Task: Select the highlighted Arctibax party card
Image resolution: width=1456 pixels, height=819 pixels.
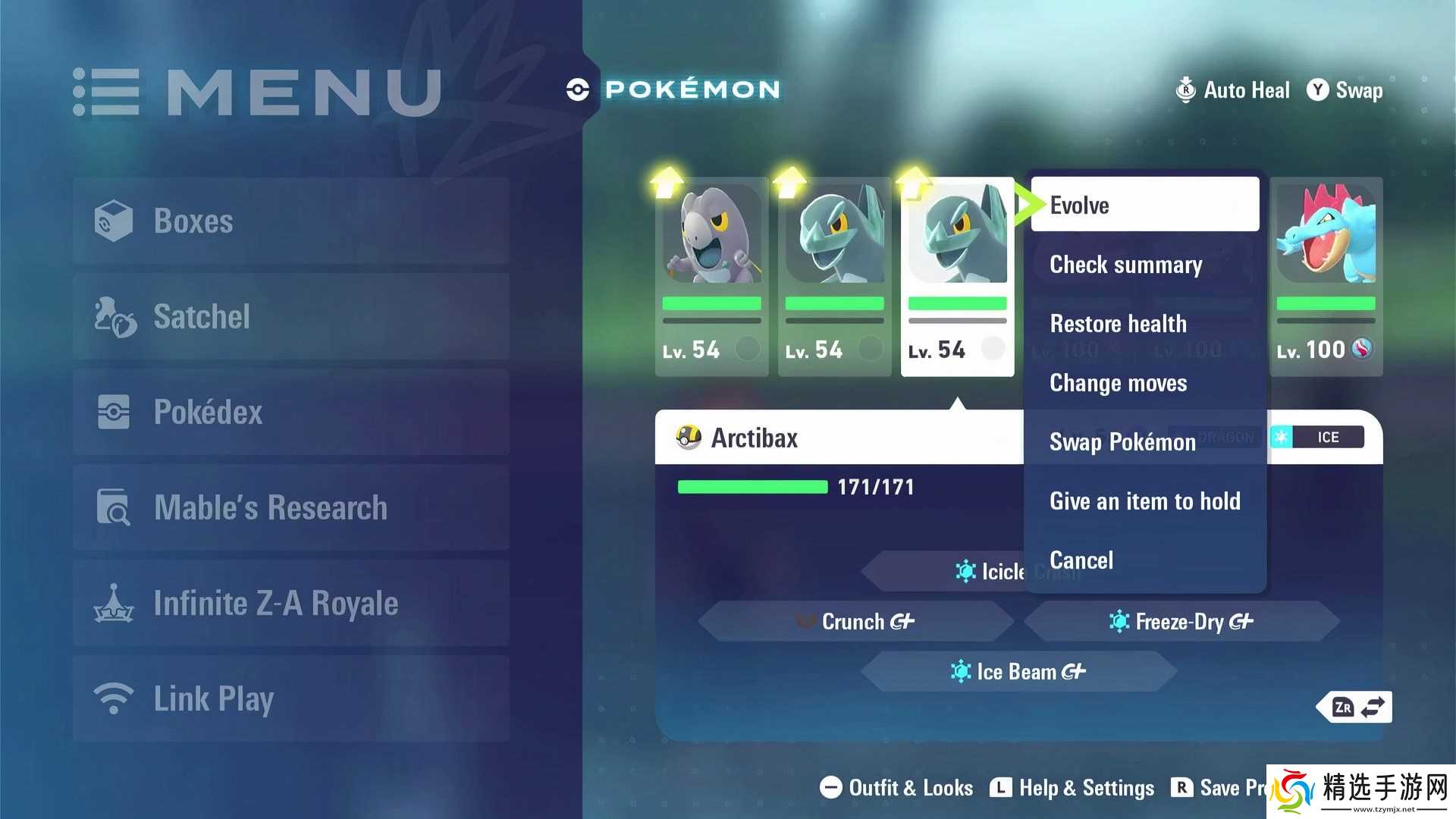Action: (x=957, y=277)
